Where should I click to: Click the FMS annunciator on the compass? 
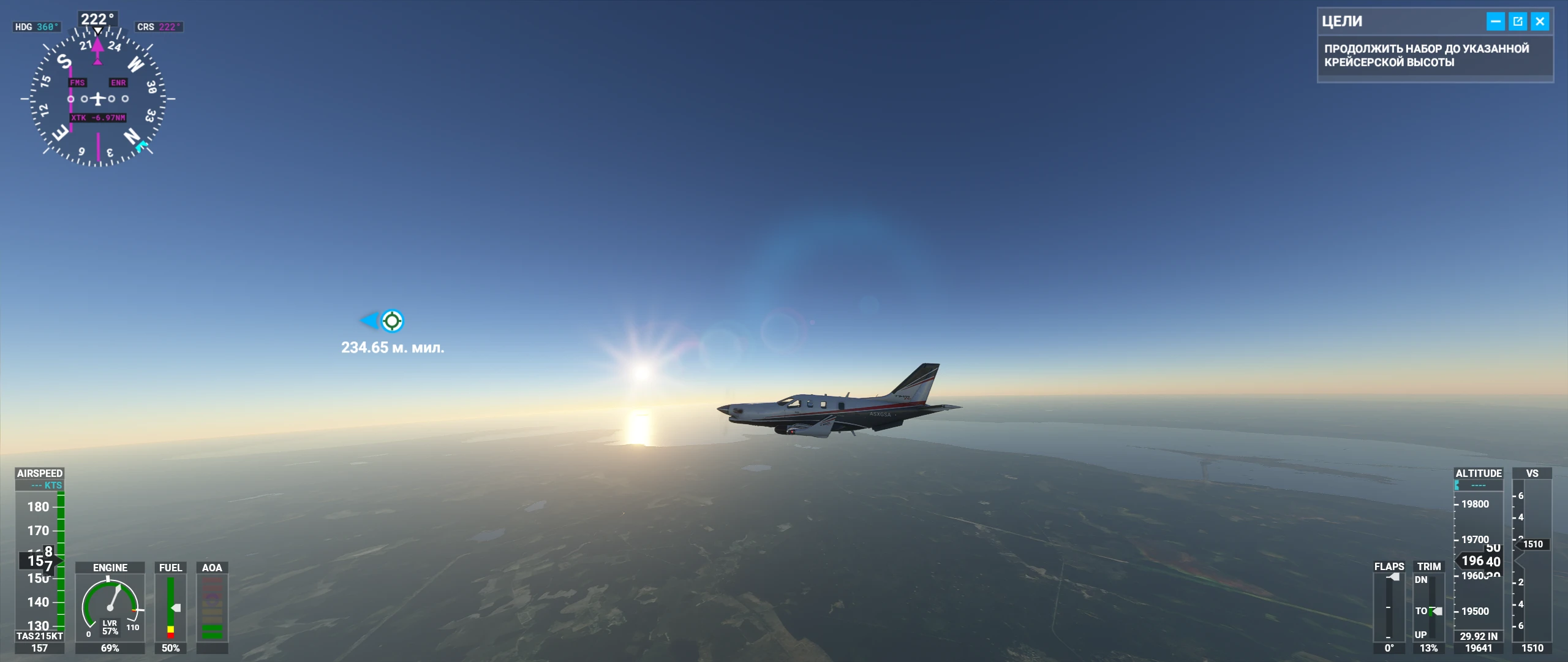pyautogui.click(x=77, y=81)
